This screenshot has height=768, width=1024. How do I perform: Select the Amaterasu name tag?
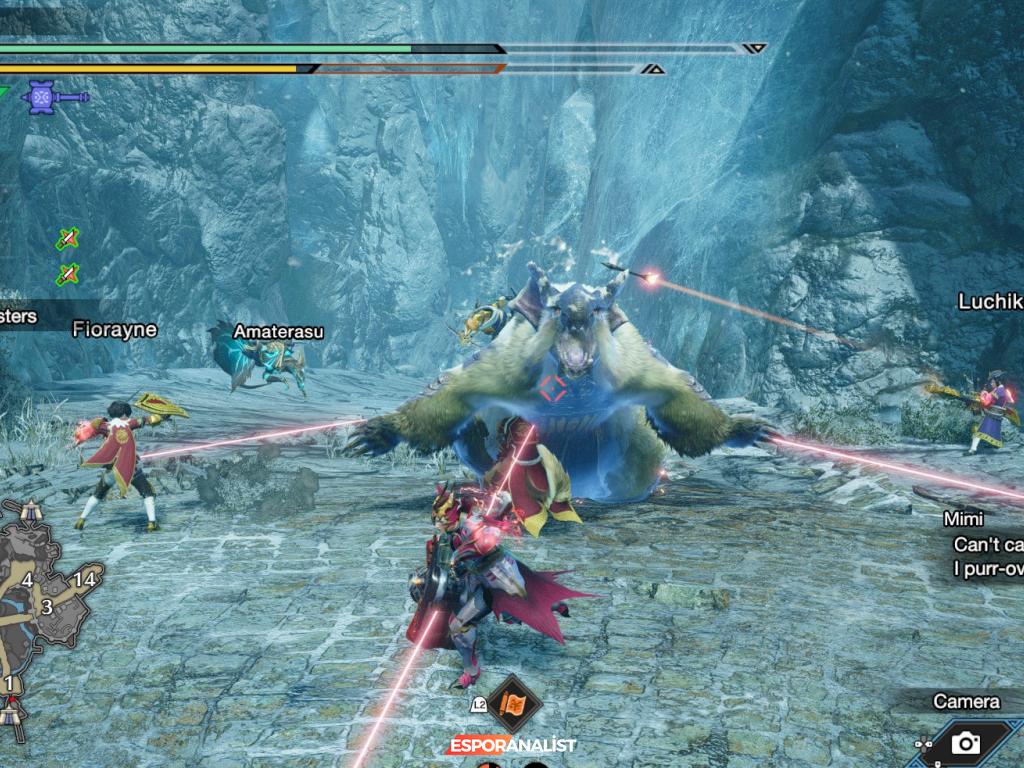[x=278, y=331]
